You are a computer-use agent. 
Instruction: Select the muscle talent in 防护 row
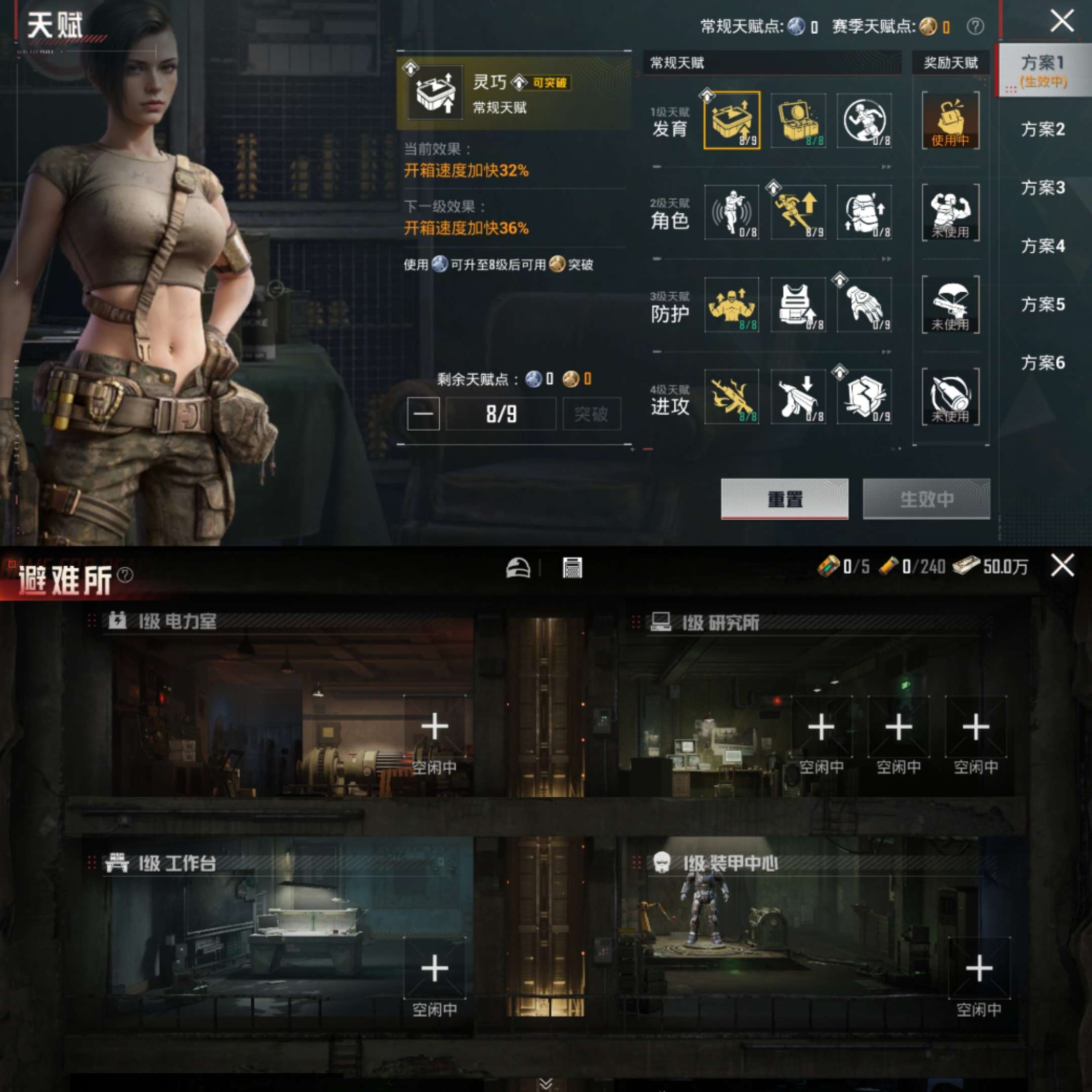(x=731, y=305)
